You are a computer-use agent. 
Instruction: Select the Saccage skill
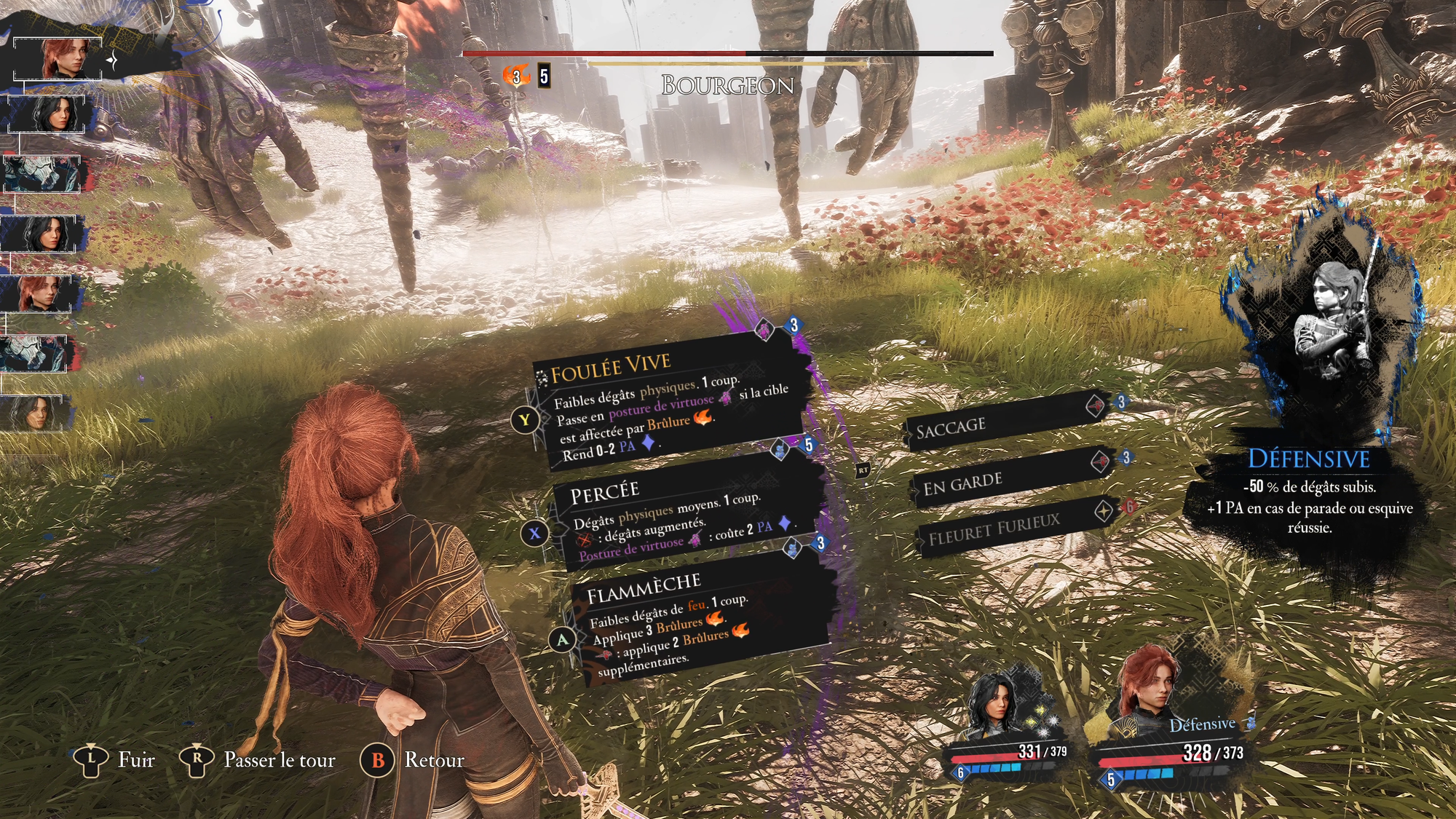(1005, 424)
